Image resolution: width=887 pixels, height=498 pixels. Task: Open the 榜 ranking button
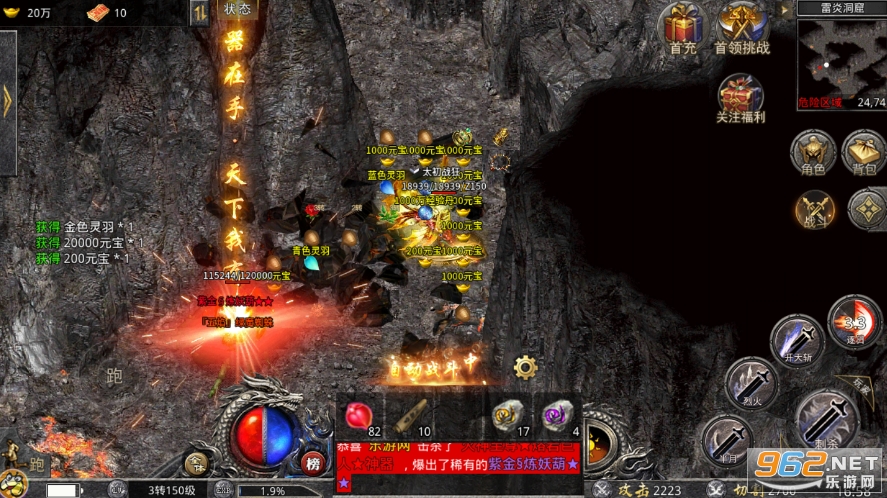[x=314, y=463]
